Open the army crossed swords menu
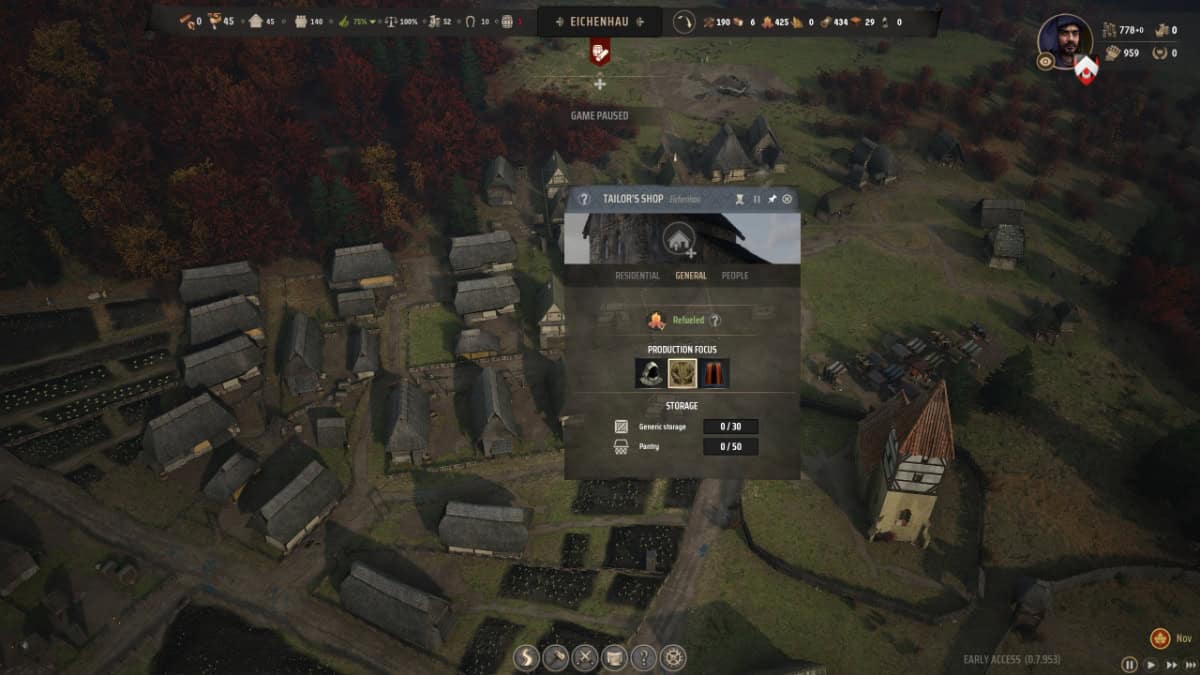Image resolution: width=1200 pixels, height=675 pixels. [x=585, y=657]
